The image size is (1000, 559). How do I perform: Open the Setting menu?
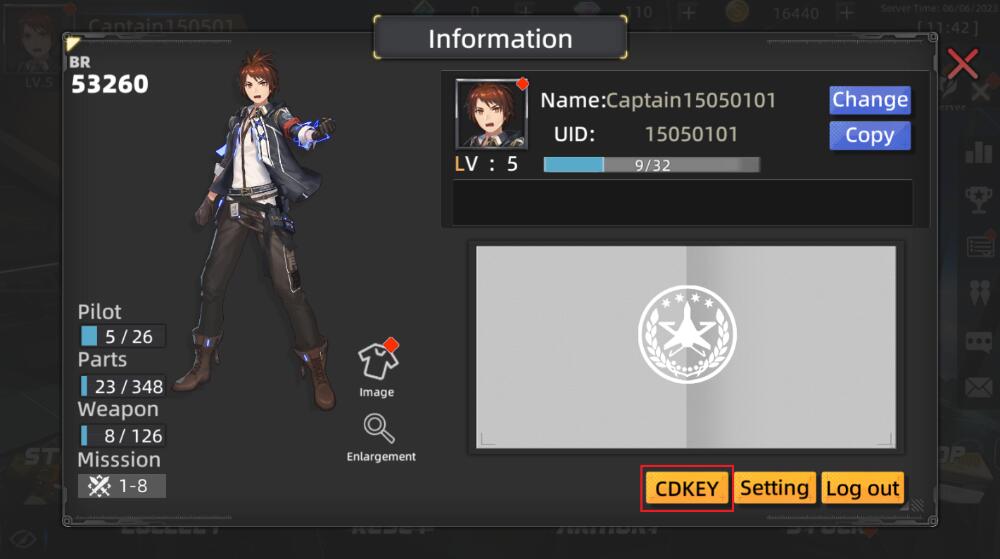[775, 488]
